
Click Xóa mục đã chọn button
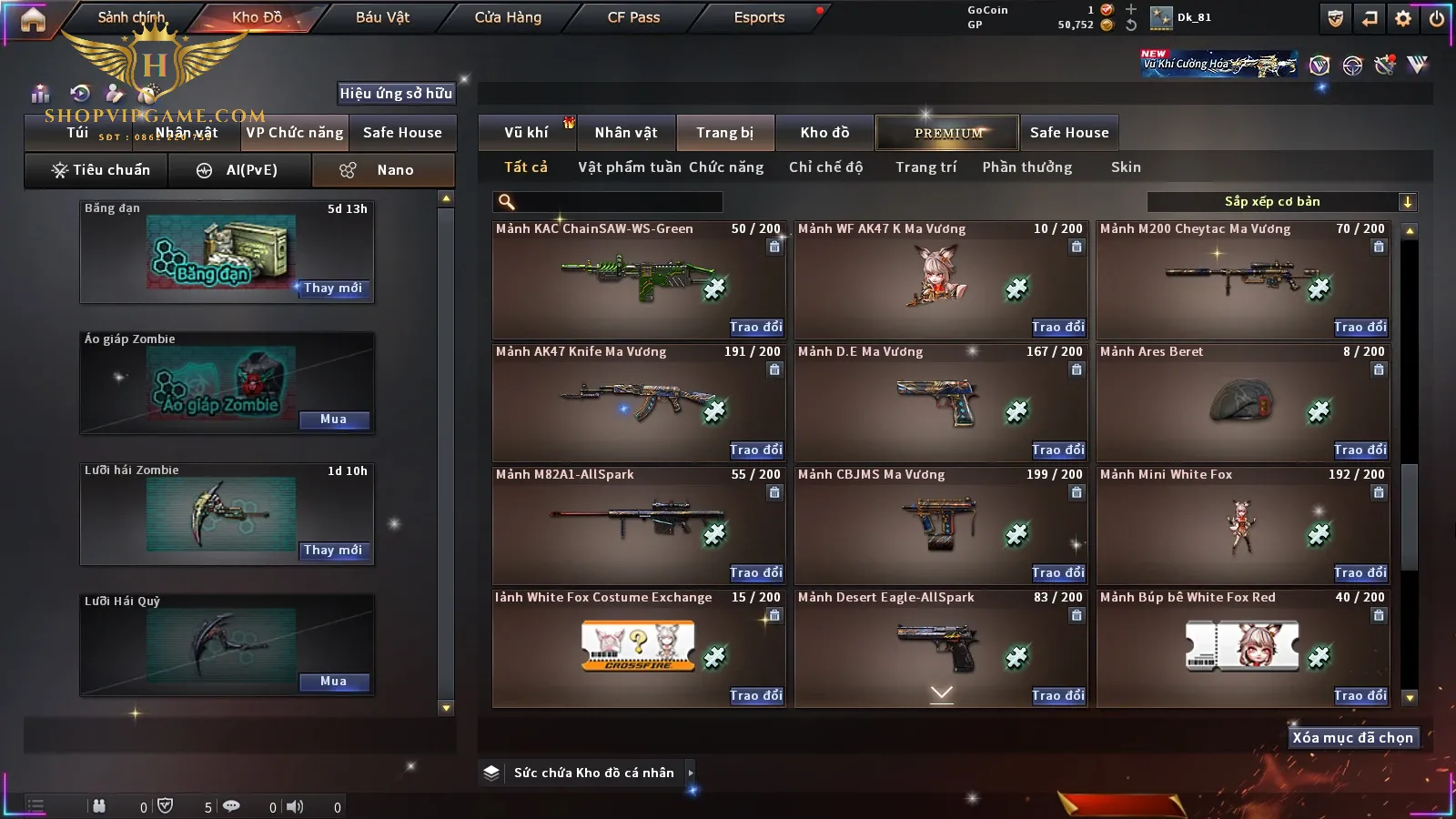coord(1352,738)
